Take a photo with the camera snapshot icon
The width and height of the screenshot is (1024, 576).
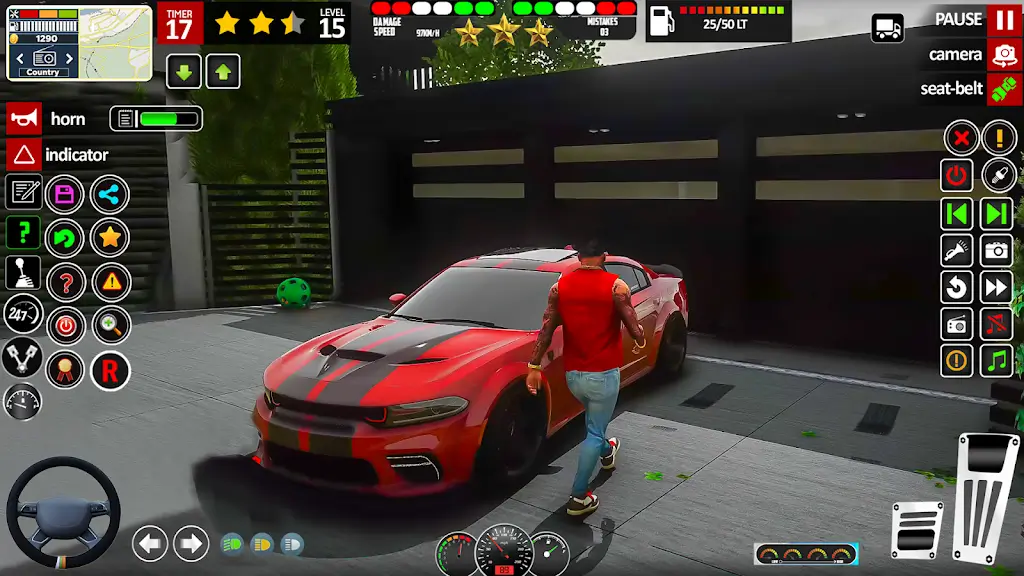click(997, 250)
